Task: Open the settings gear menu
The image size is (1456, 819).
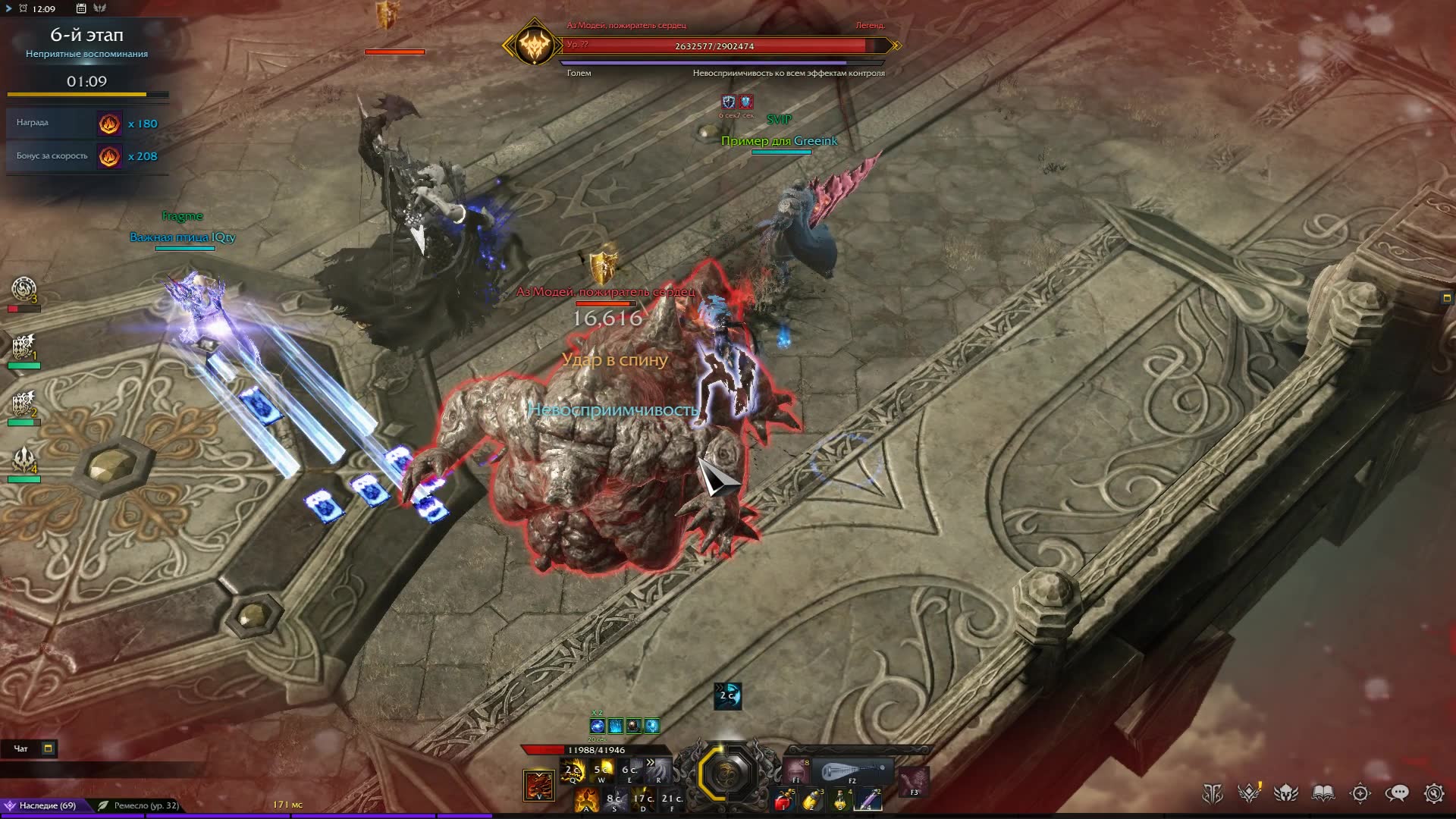Action: click(x=1433, y=793)
